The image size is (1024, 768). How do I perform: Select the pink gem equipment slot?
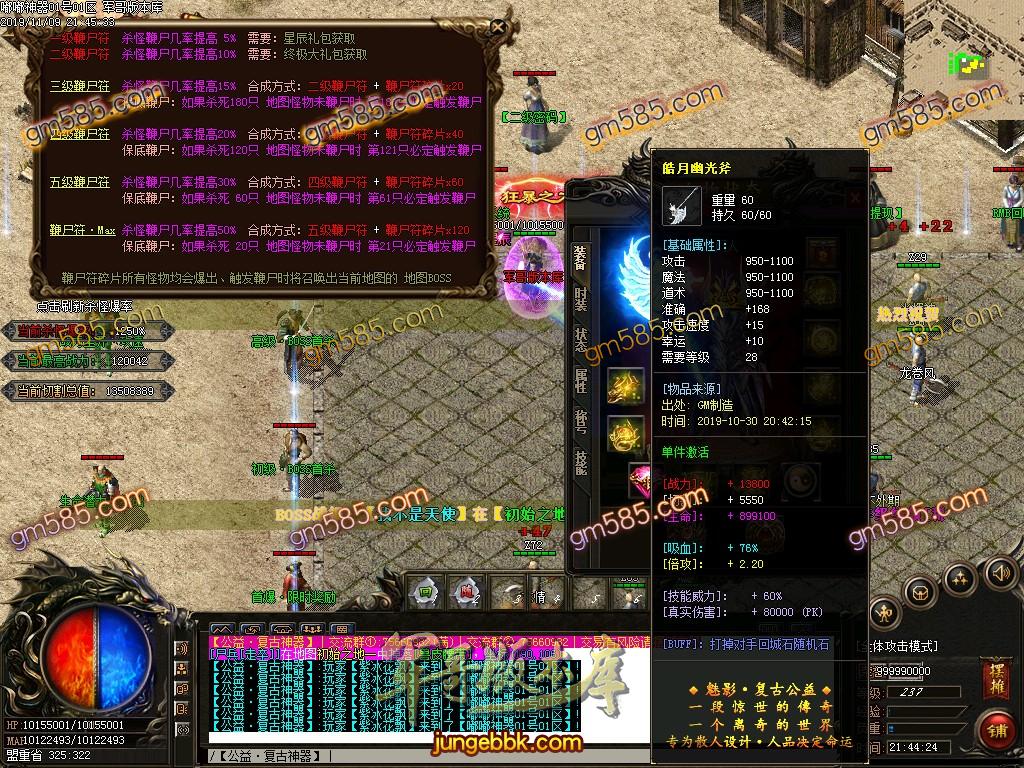(641, 480)
